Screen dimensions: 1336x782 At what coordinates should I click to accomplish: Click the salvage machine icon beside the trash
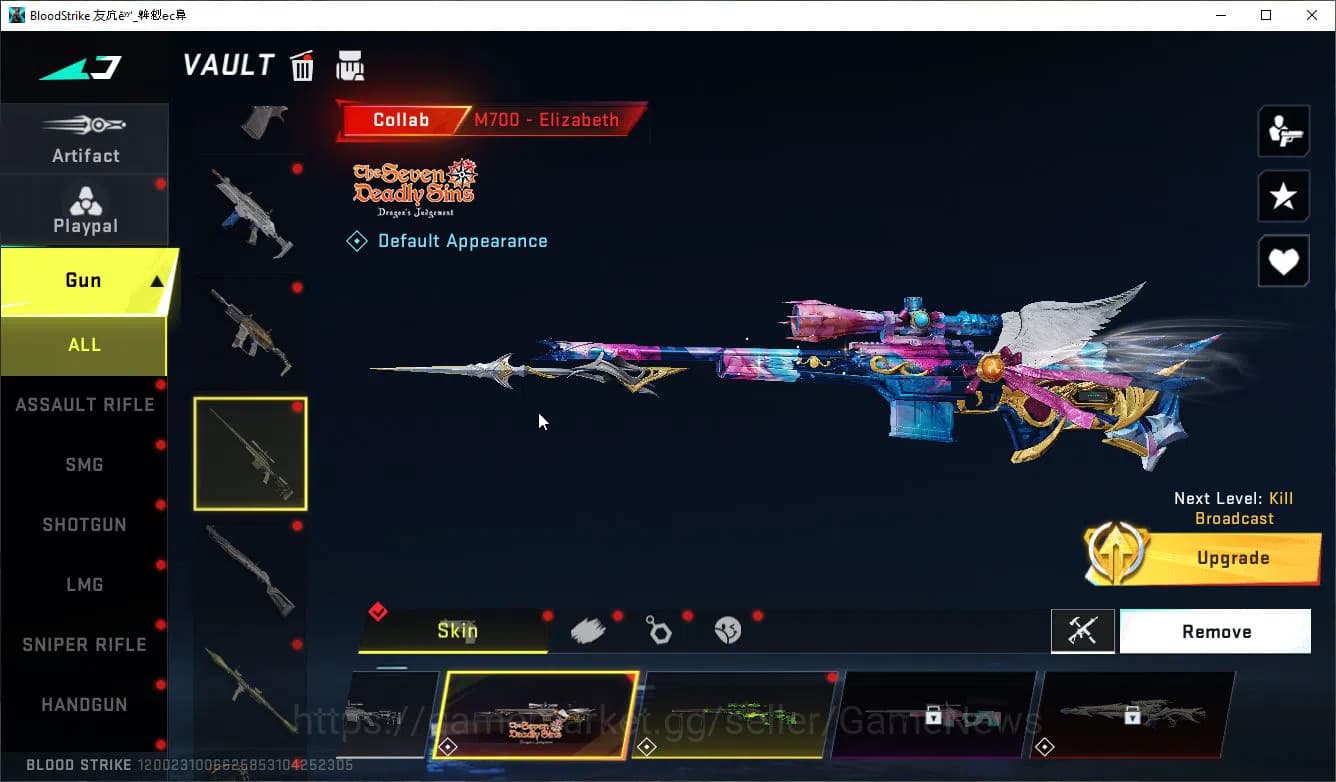(x=349, y=65)
